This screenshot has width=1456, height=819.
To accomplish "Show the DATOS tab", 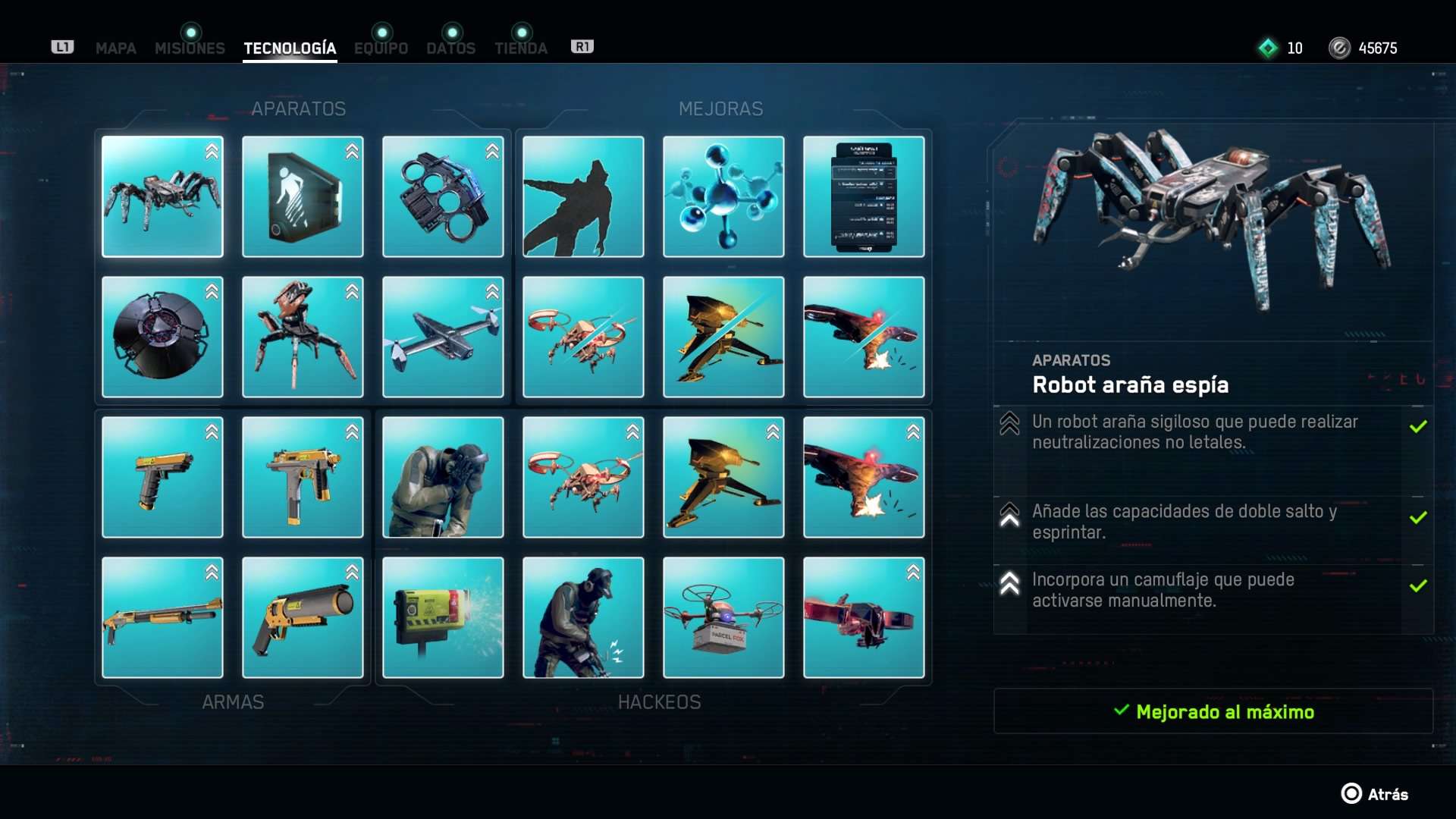I will (450, 49).
